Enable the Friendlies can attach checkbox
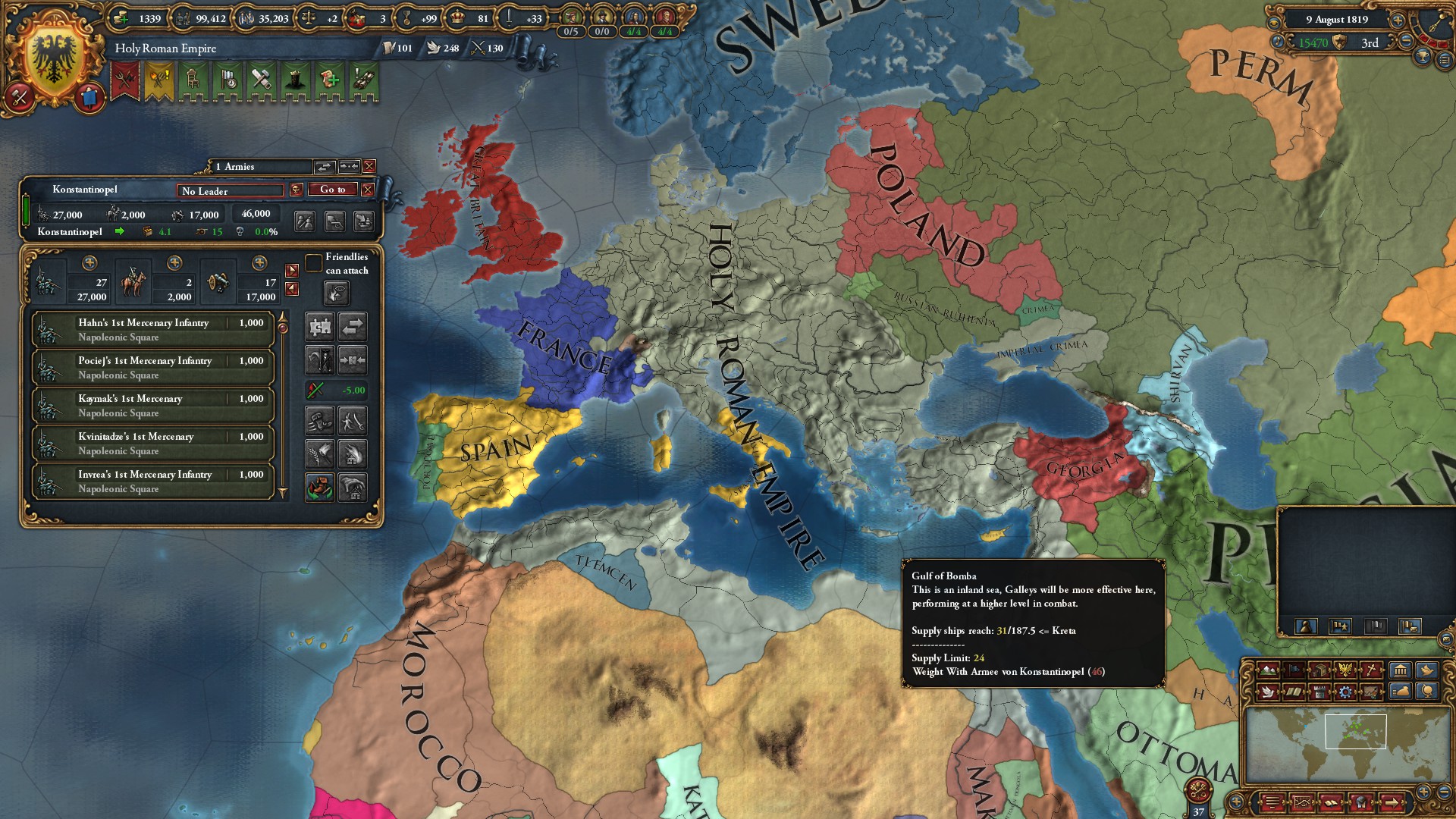The image size is (1456, 819). tap(314, 262)
